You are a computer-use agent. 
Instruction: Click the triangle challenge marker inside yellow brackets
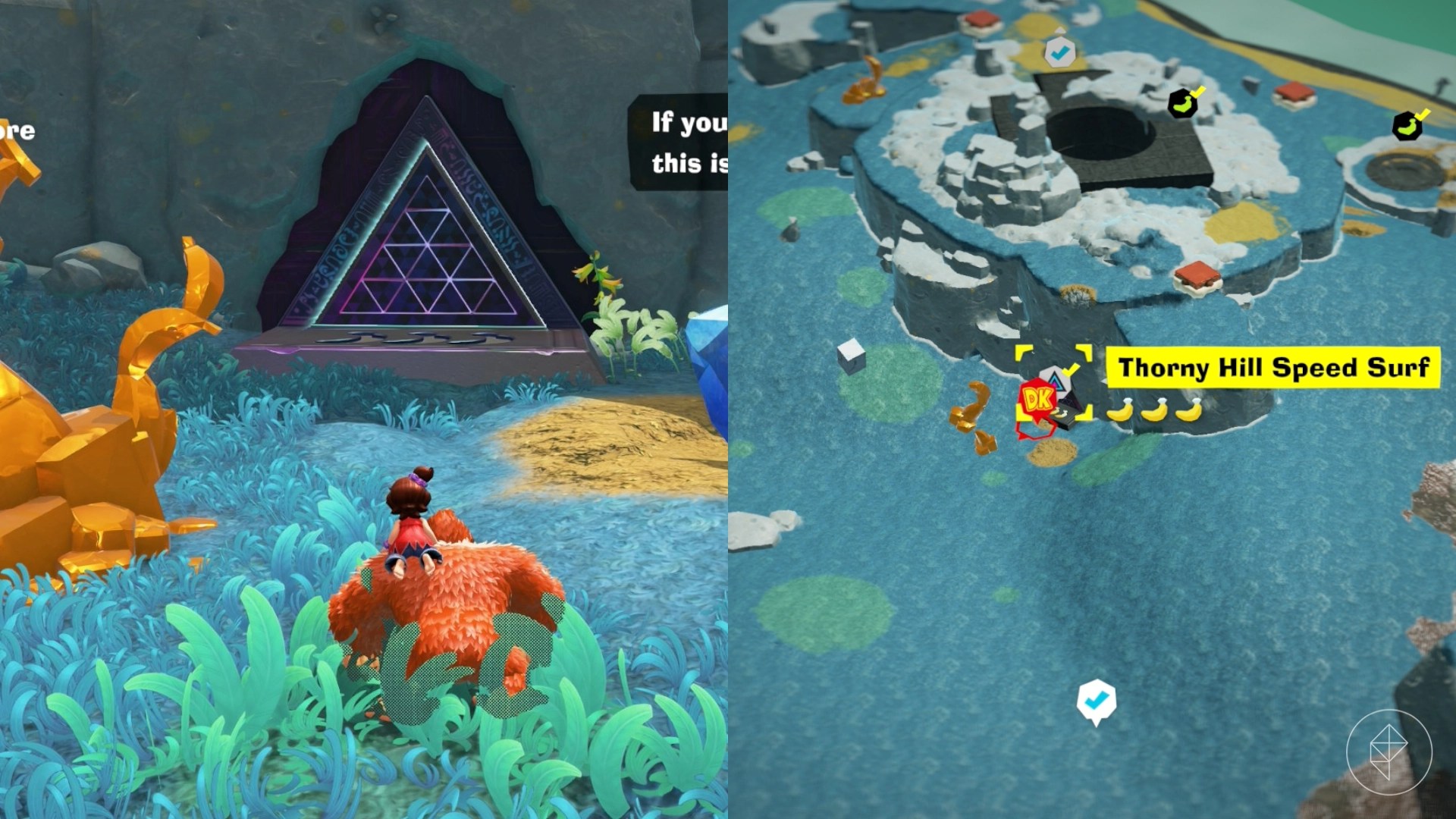1055,379
